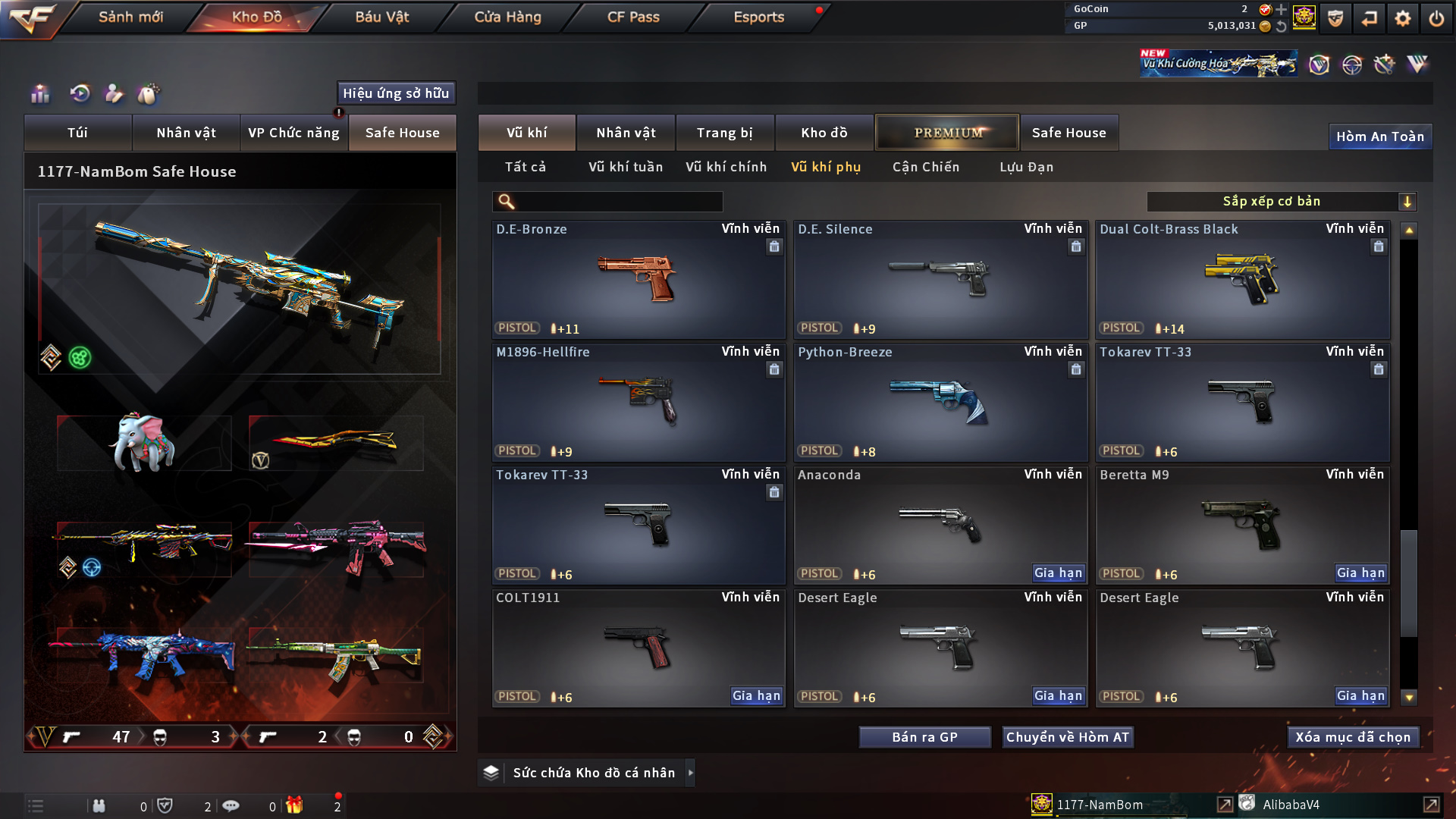Screen dimensions: 1456x819
Task: Extend the Anaconda with Gia hạn
Action: click(1058, 573)
